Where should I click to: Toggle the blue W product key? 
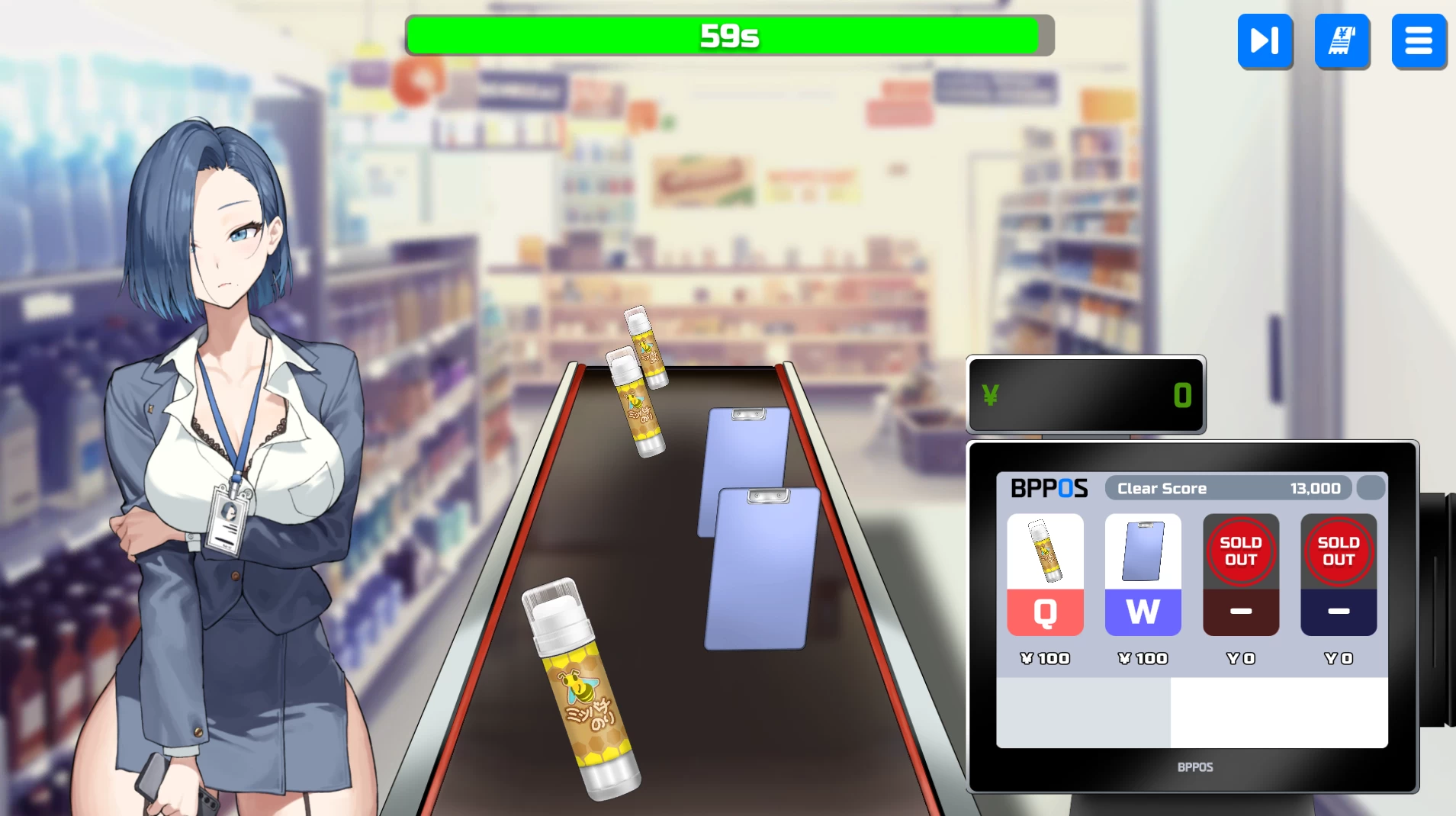pyautogui.click(x=1142, y=612)
